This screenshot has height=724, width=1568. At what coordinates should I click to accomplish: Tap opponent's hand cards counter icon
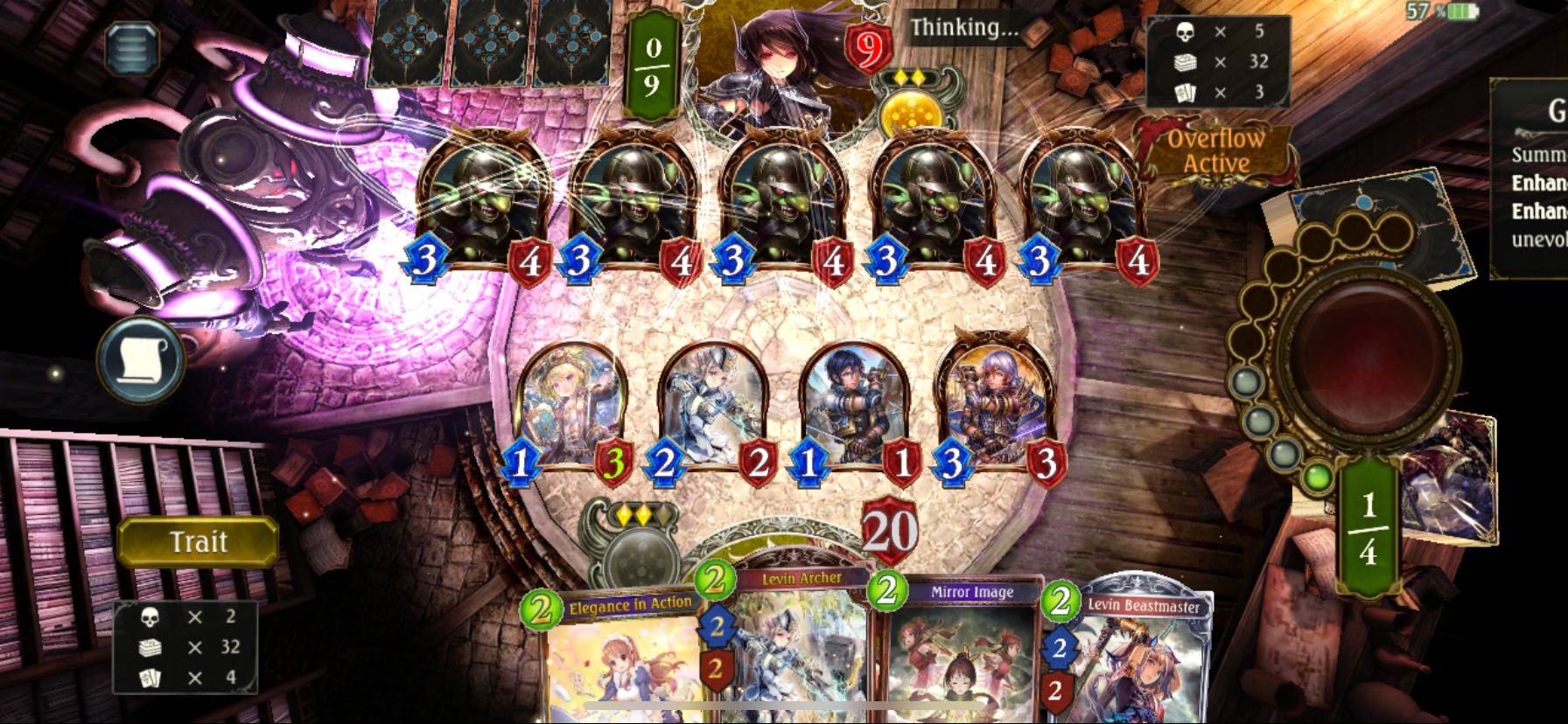[1183, 90]
